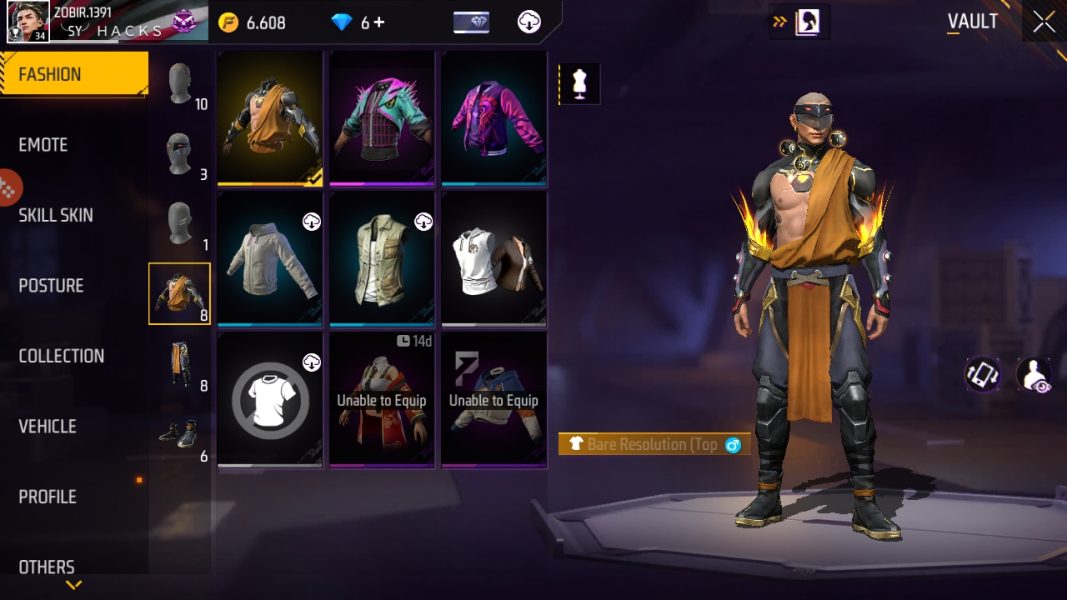
Task: Select the beige vest top
Action: (x=382, y=260)
